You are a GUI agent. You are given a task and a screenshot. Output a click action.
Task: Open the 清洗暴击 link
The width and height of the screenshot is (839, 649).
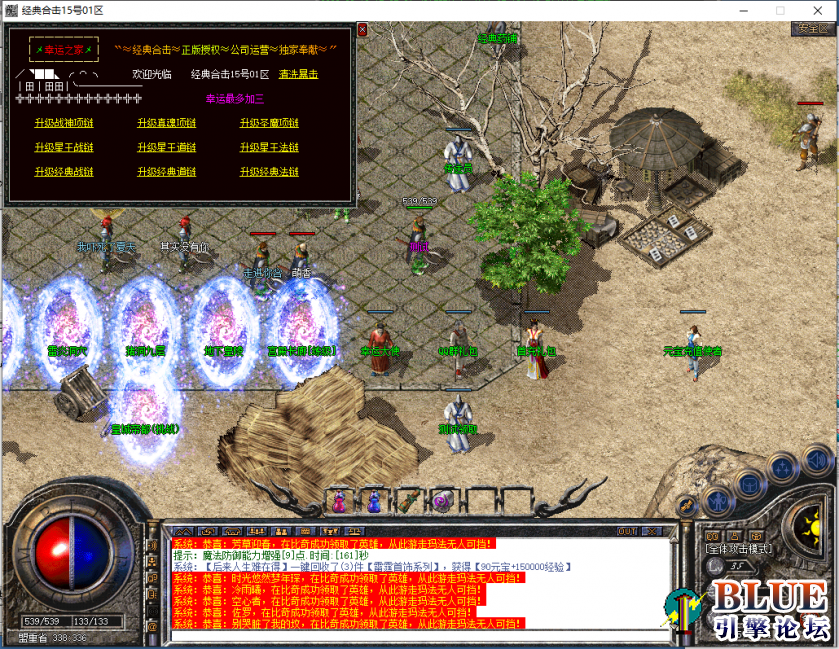(298, 74)
